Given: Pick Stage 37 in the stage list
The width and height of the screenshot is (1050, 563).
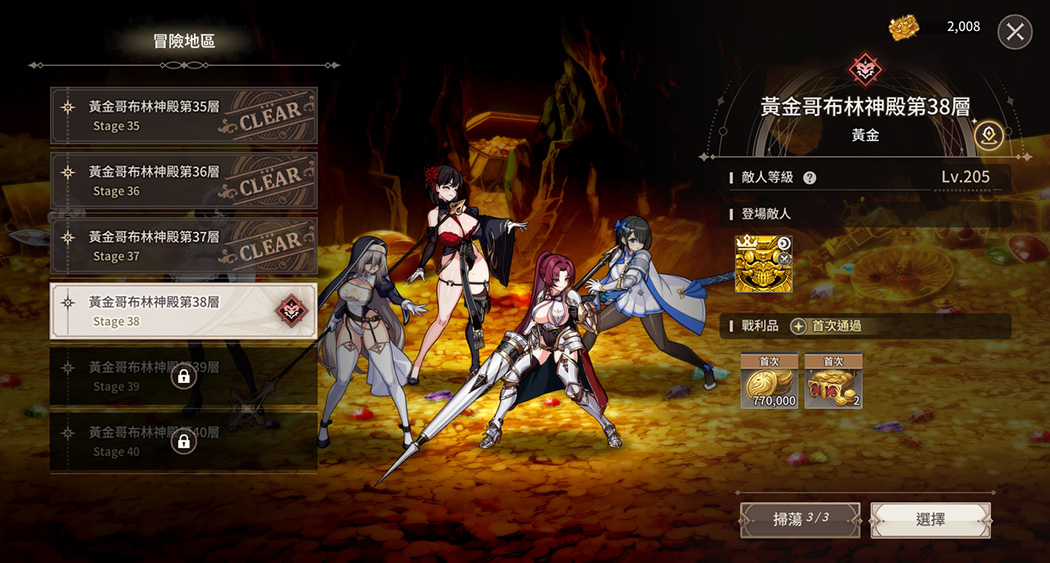Looking at the screenshot, I should [184, 246].
